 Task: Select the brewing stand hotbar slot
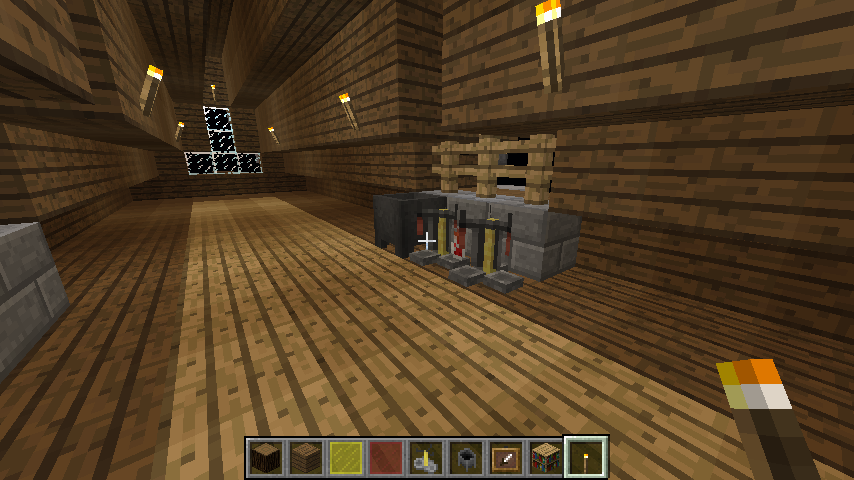pos(426,458)
